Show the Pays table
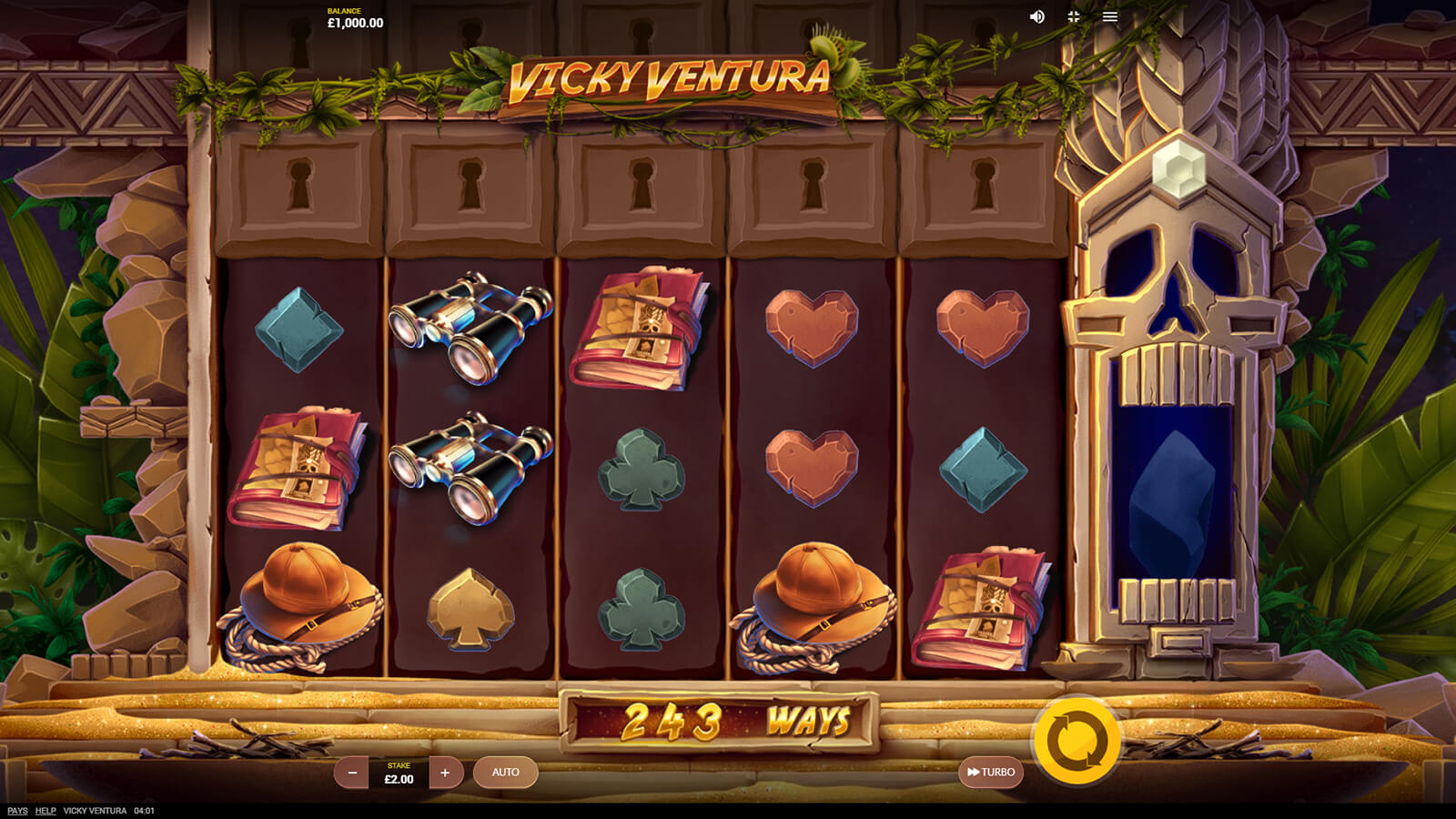The image size is (1456, 819). click(17, 811)
